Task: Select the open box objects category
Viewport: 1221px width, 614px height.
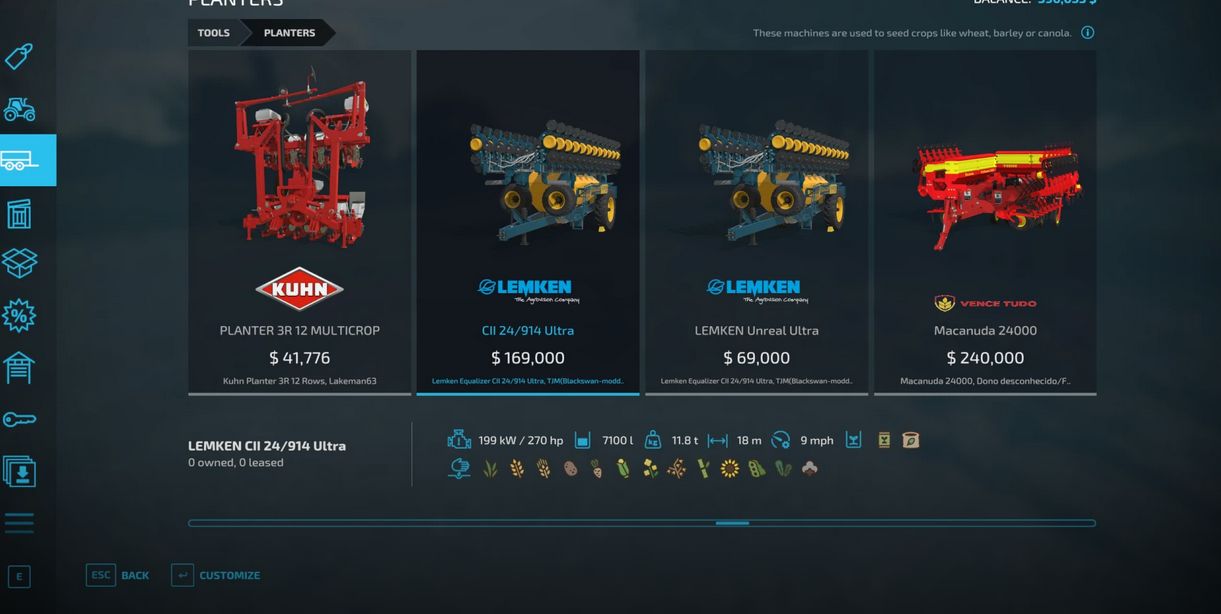Action: click(19, 263)
